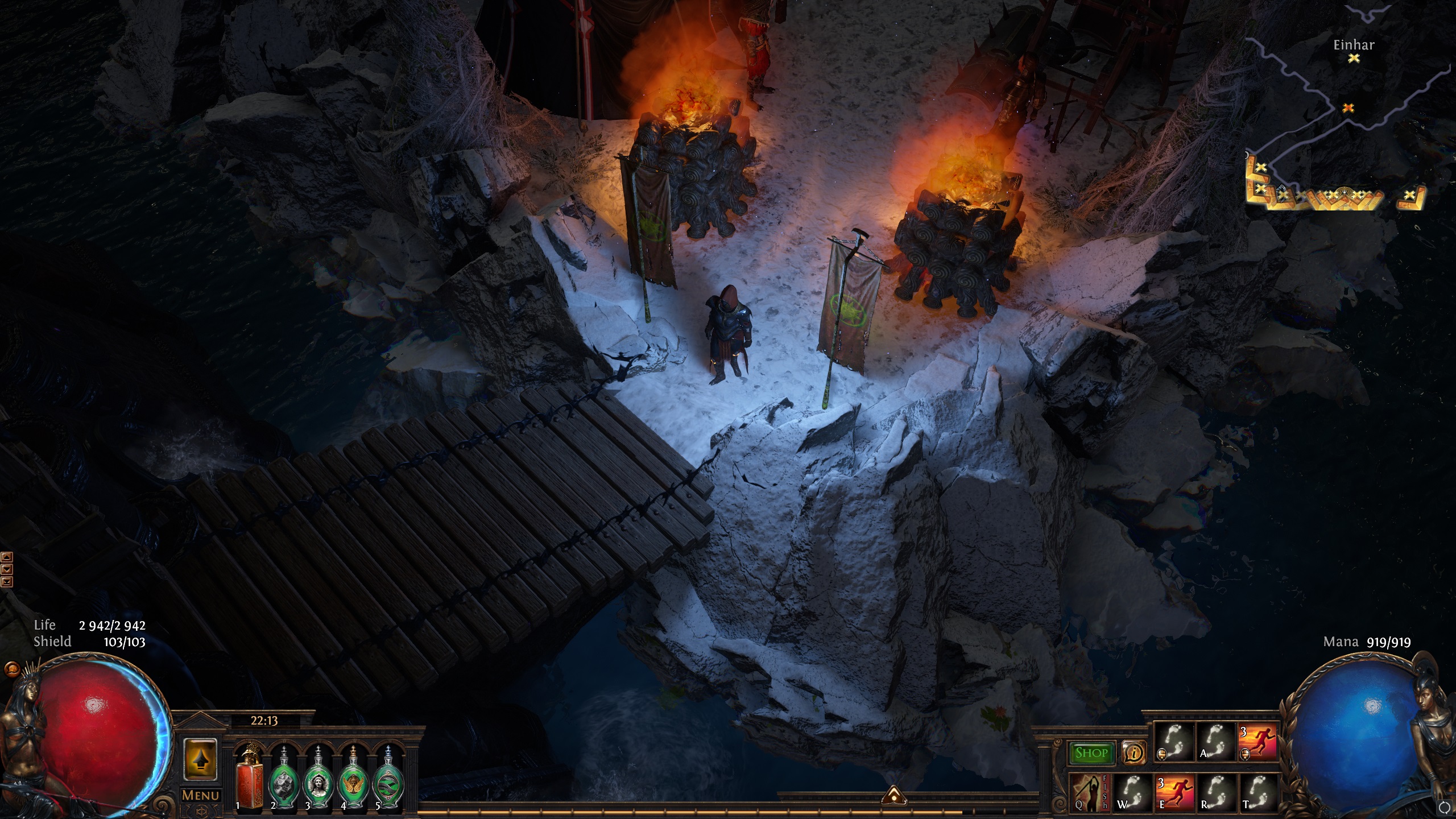Click the golden arrow level-up button
This screenshot has height=819, width=1456.
(200, 759)
